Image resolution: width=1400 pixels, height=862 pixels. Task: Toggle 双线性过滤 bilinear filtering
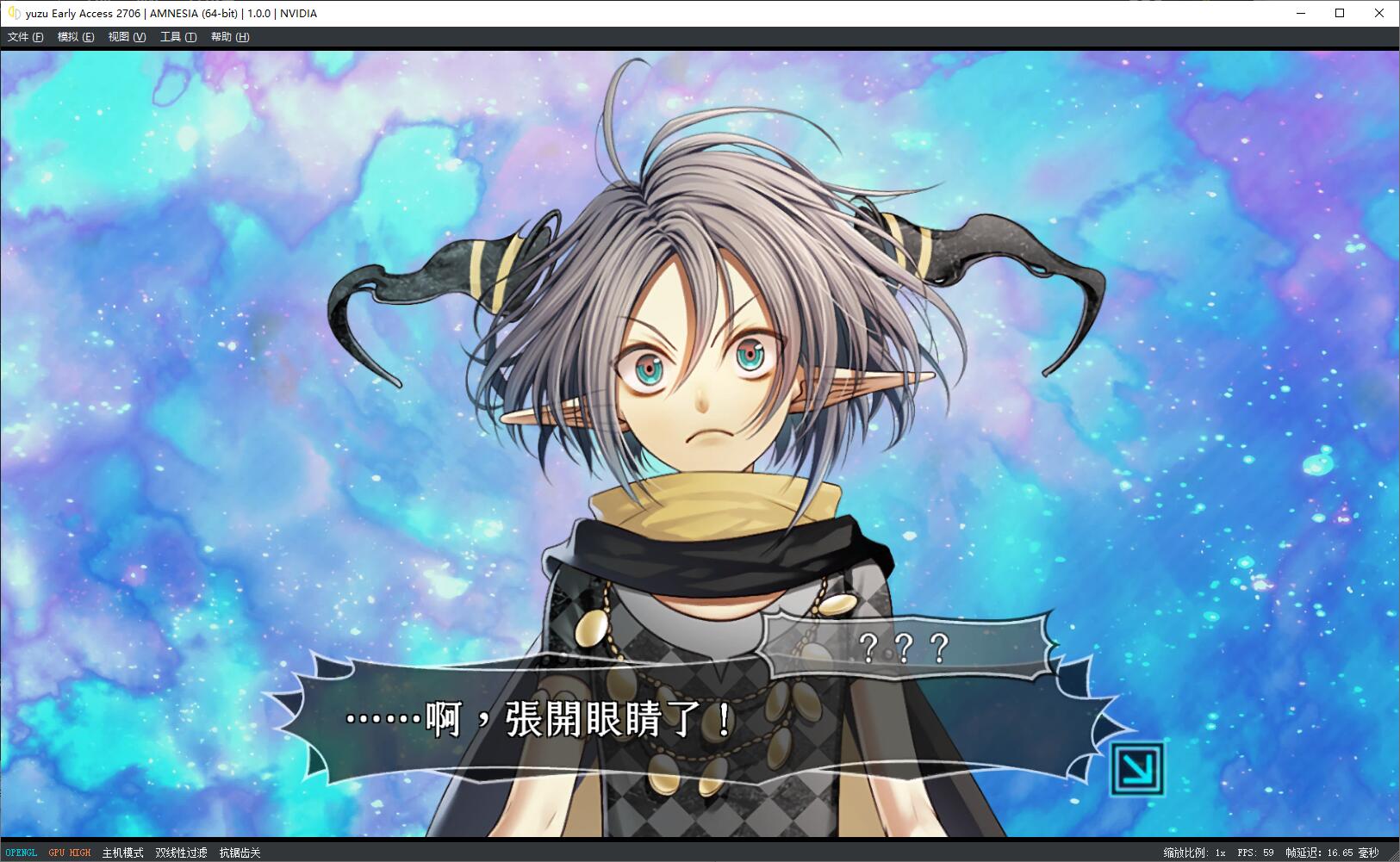181,852
